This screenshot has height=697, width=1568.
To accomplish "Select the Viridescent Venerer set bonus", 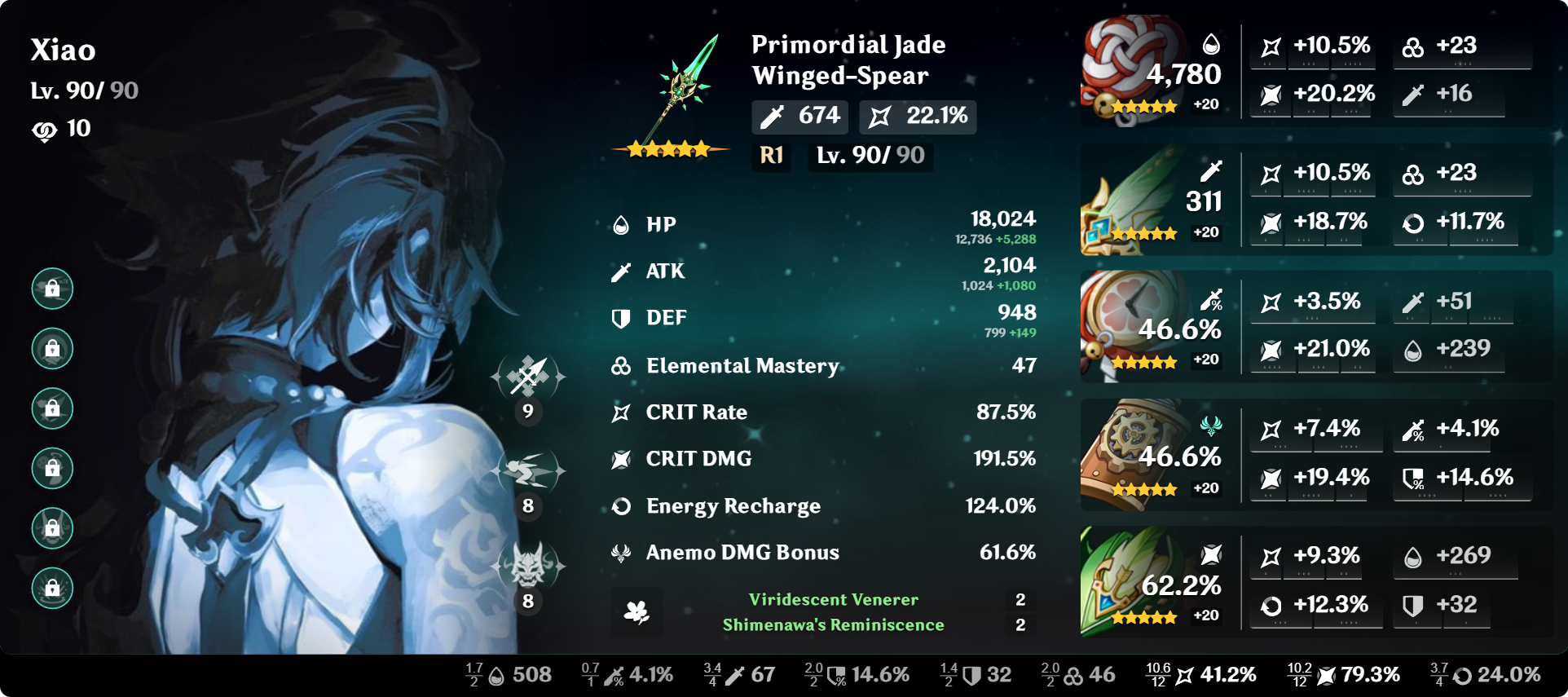I will point(835,599).
